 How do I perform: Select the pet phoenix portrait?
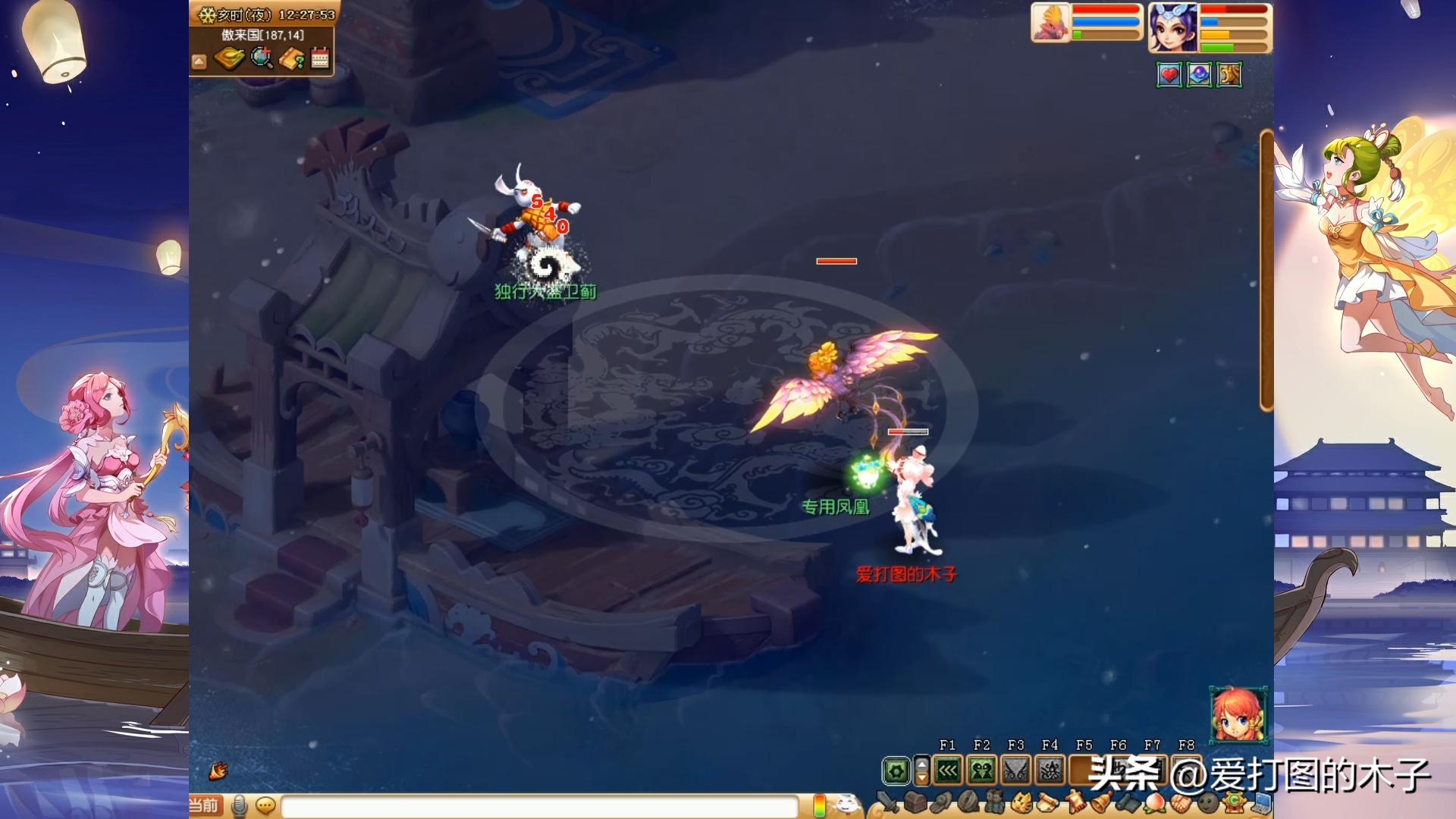point(1050,23)
